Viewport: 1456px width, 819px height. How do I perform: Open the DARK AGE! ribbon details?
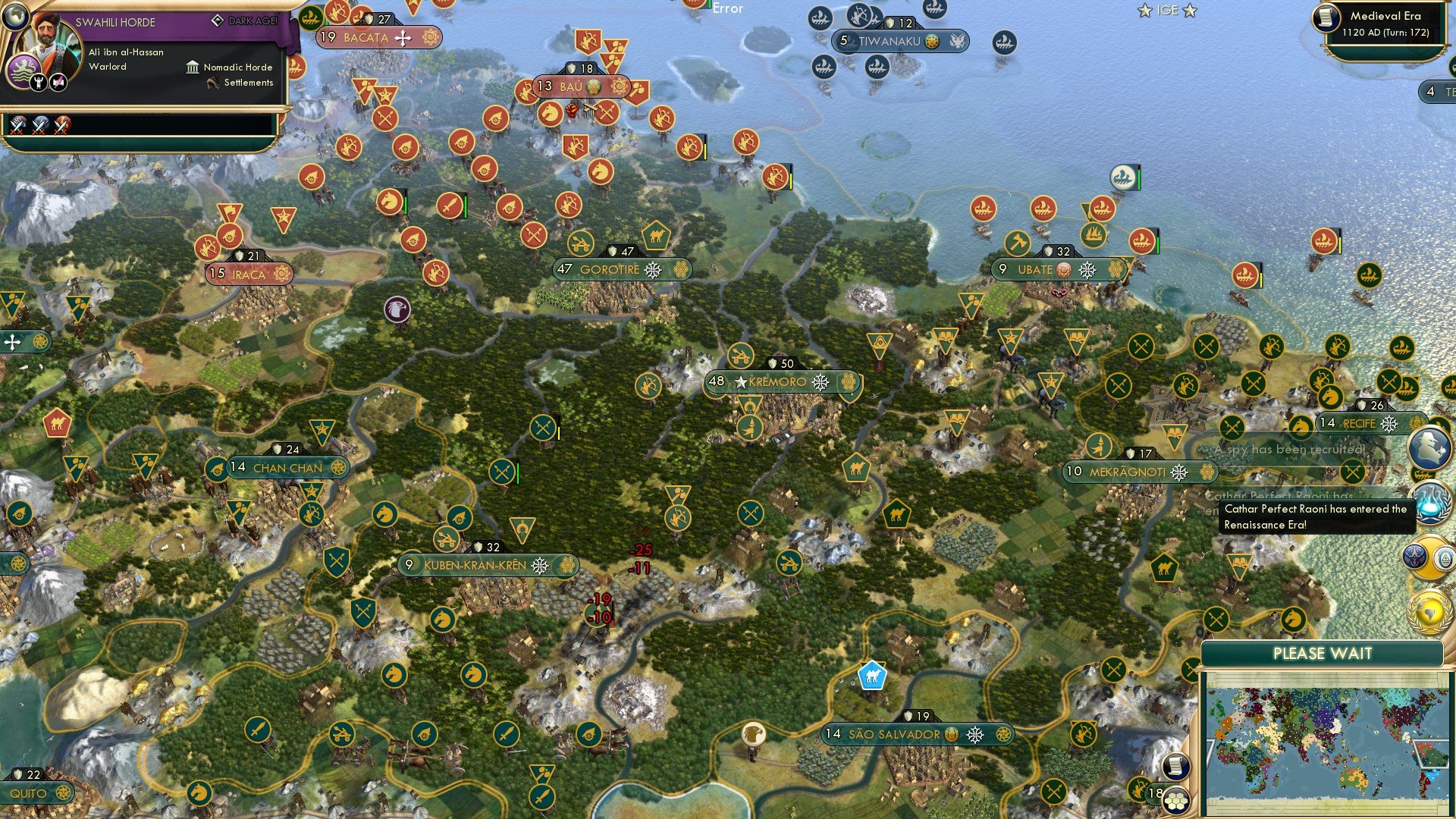pyautogui.click(x=245, y=20)
